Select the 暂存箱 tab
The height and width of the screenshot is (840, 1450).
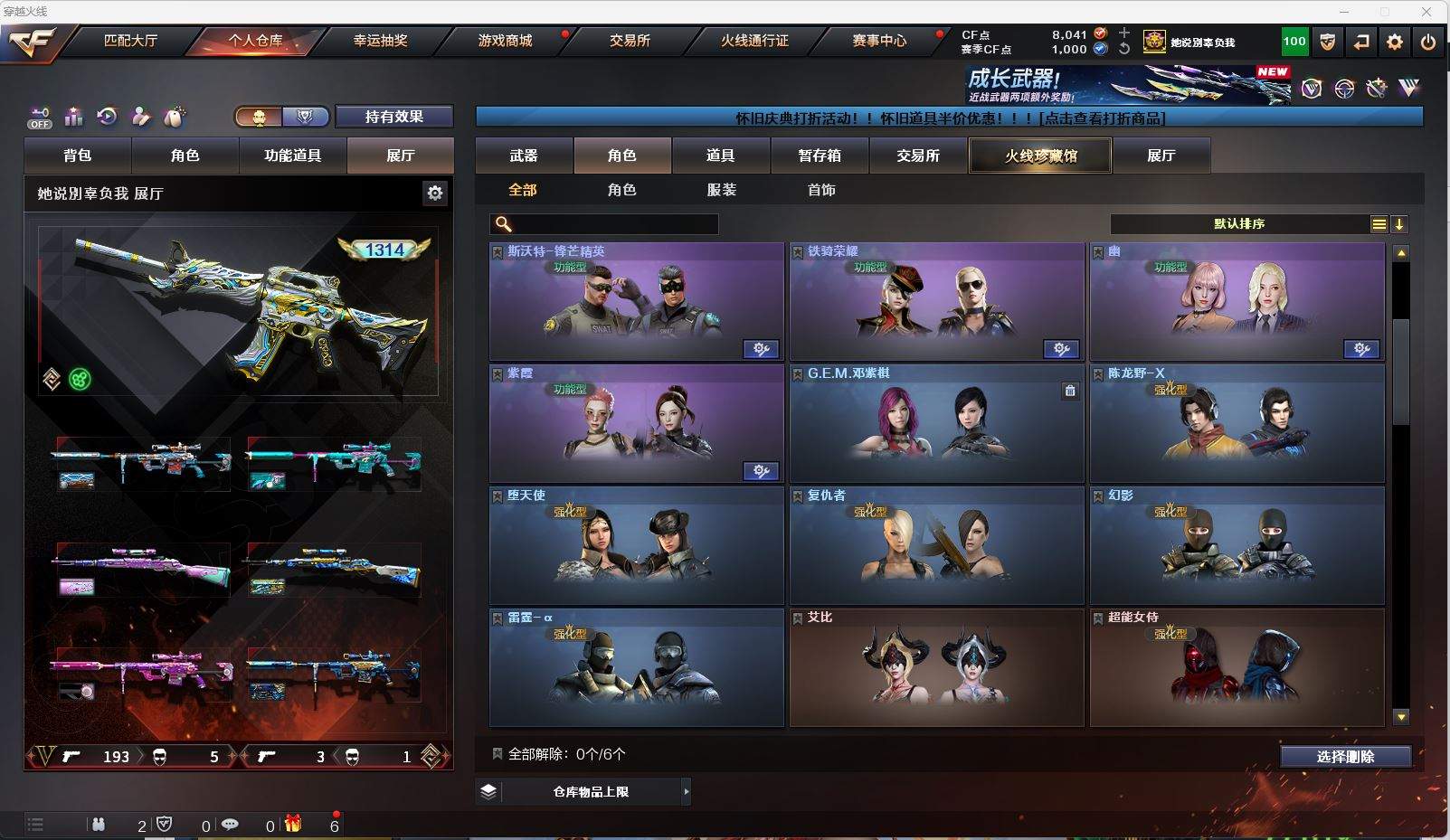pyautogui.click(x=820, y=156)
